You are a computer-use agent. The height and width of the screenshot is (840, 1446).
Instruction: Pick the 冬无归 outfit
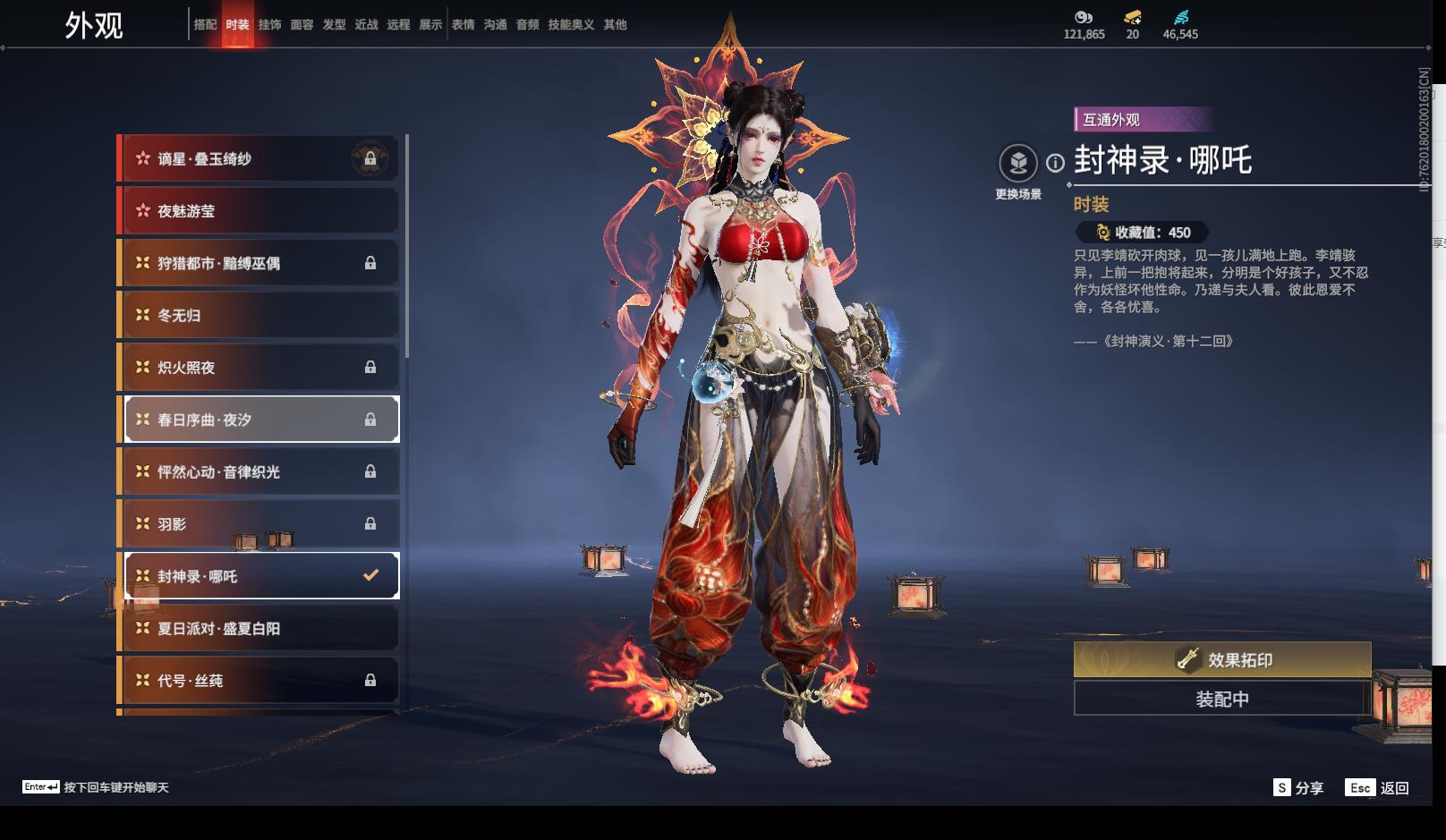pos(259,315)
